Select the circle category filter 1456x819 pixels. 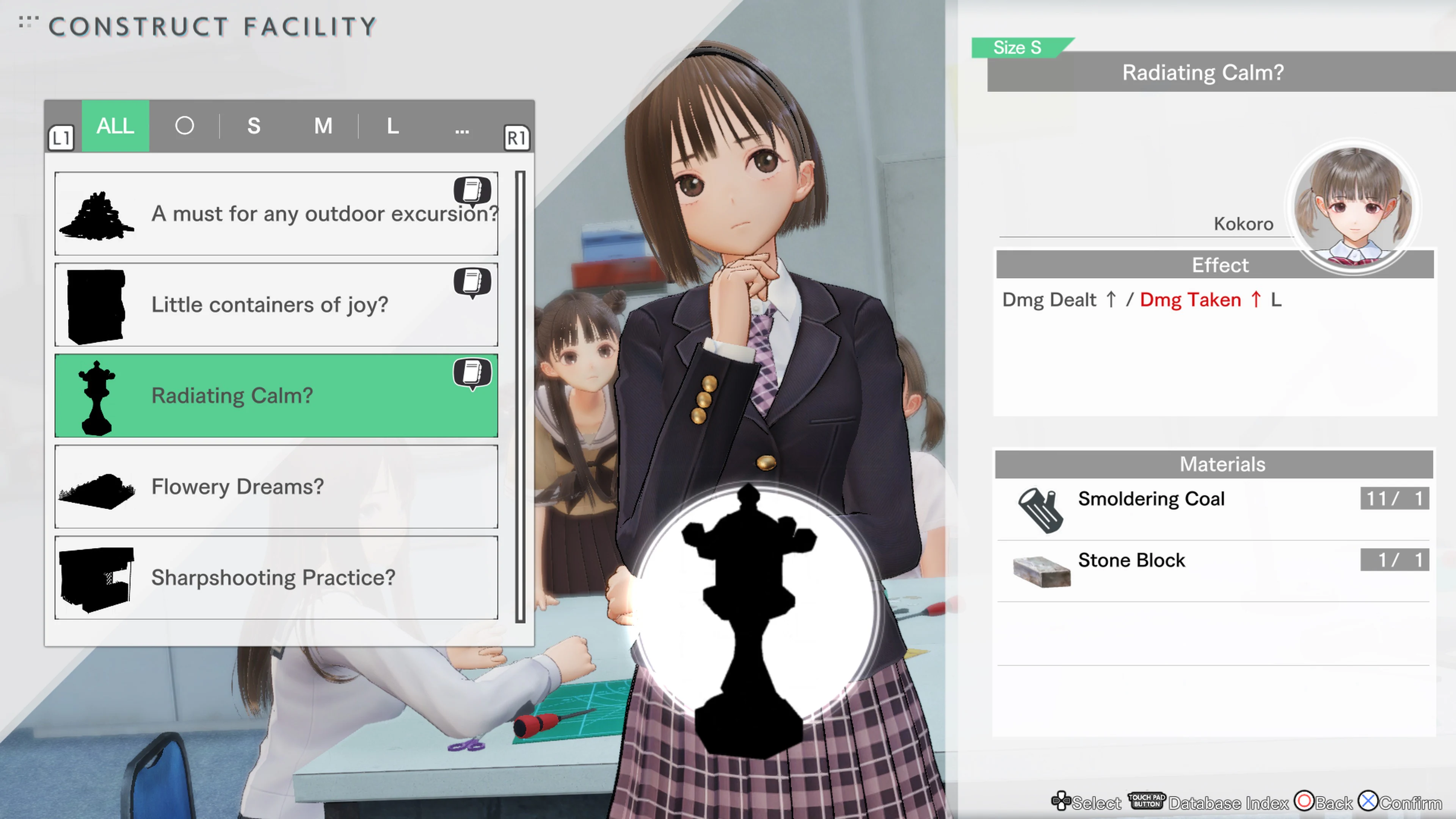click(x=184, y=126)
